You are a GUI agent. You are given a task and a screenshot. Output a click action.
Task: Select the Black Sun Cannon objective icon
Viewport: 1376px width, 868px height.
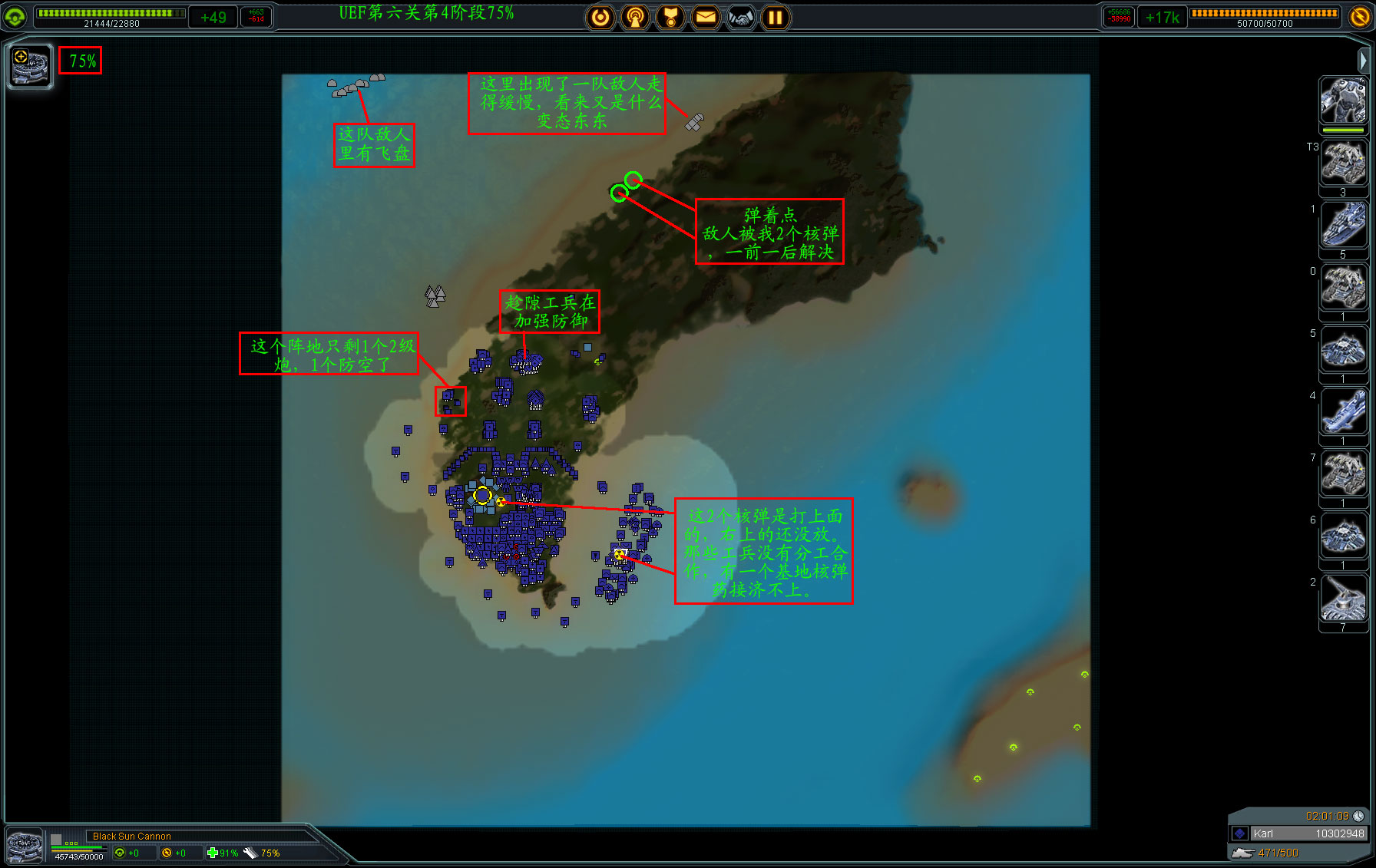(x=31, y=67)
